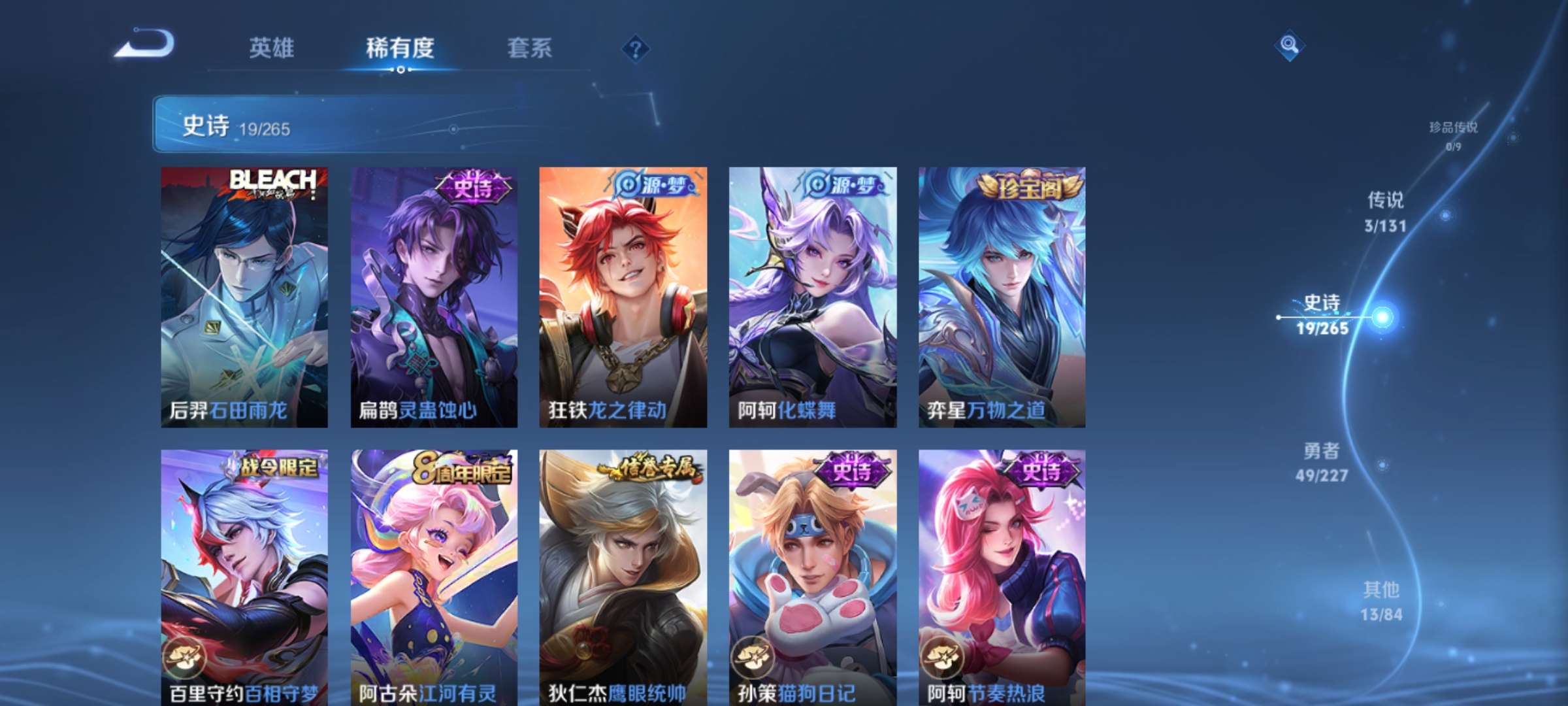Viewport: 1568px width, 706px height.
Task: Switch to the 英雄 tab
Action: [x=271, y=48]
